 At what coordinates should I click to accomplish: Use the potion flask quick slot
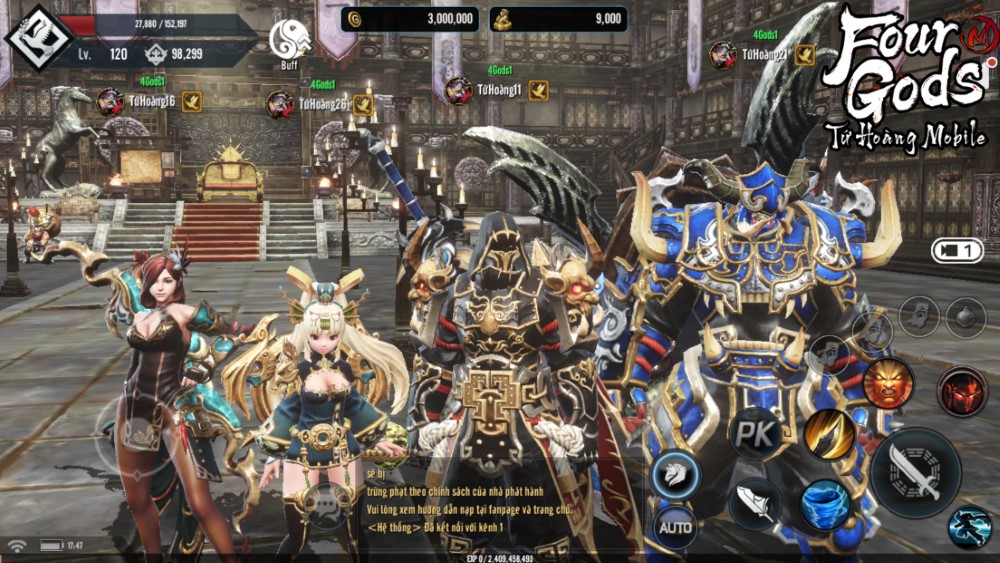coord(965,317)
